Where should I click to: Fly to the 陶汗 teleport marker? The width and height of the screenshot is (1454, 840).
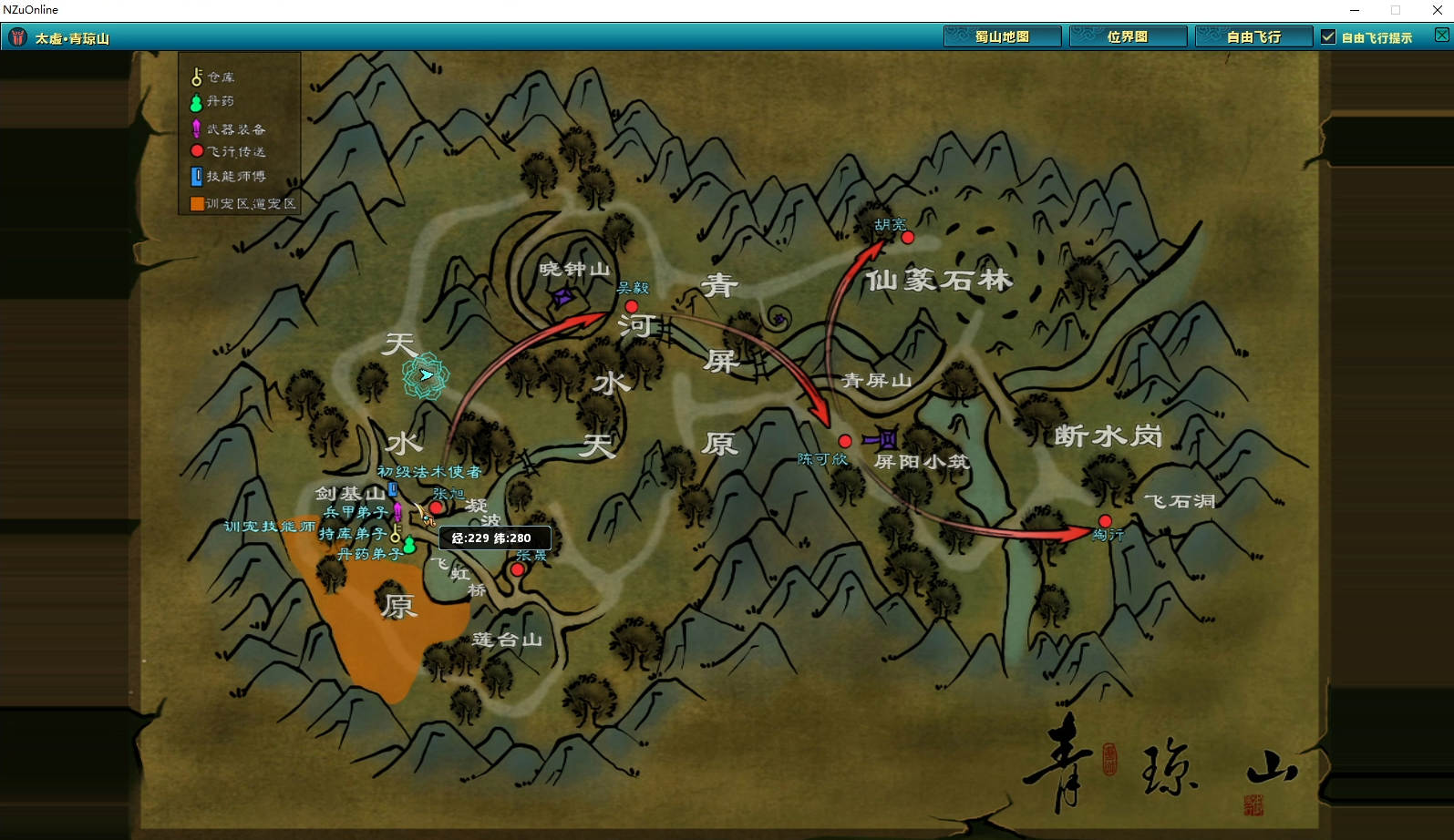click(1105, 521)
